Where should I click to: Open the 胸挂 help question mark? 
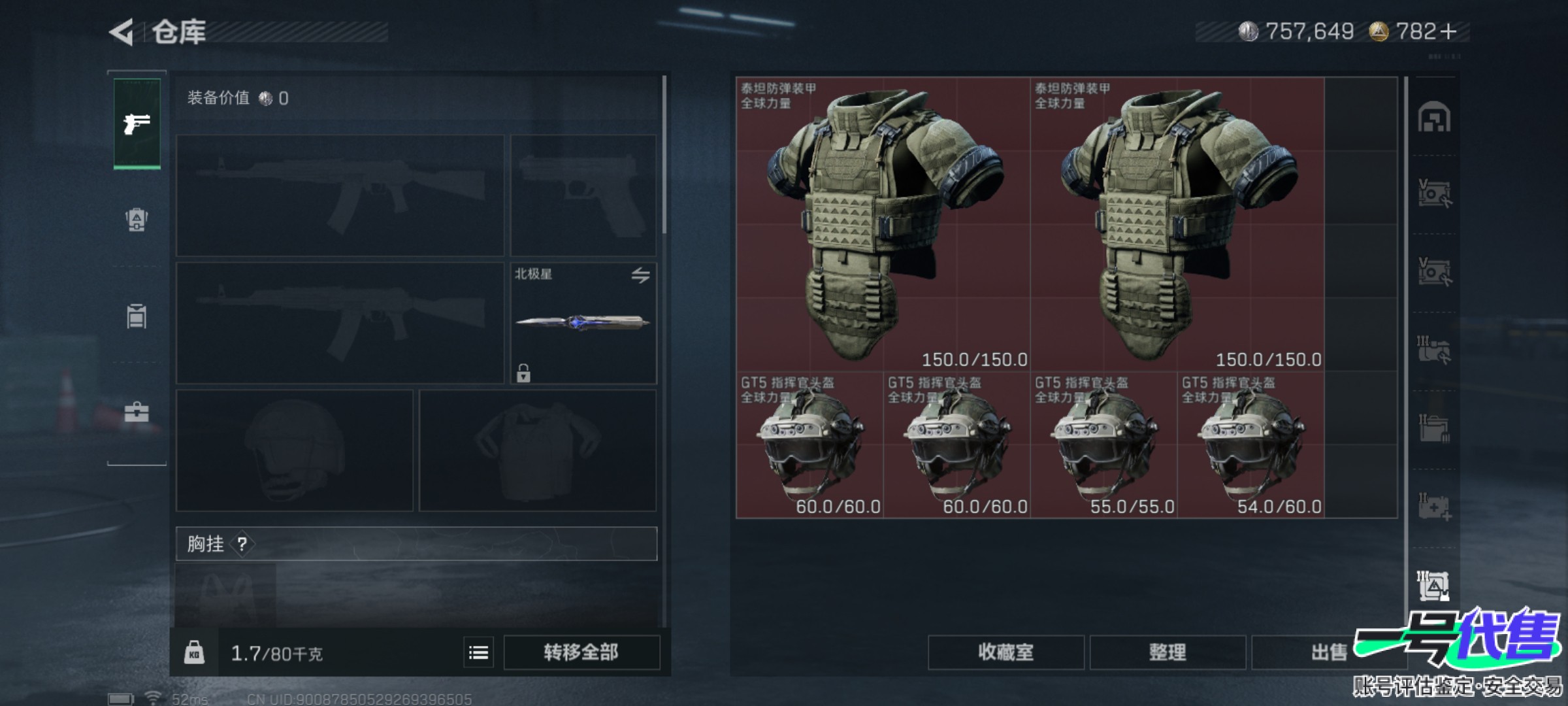tap(242, 544)
